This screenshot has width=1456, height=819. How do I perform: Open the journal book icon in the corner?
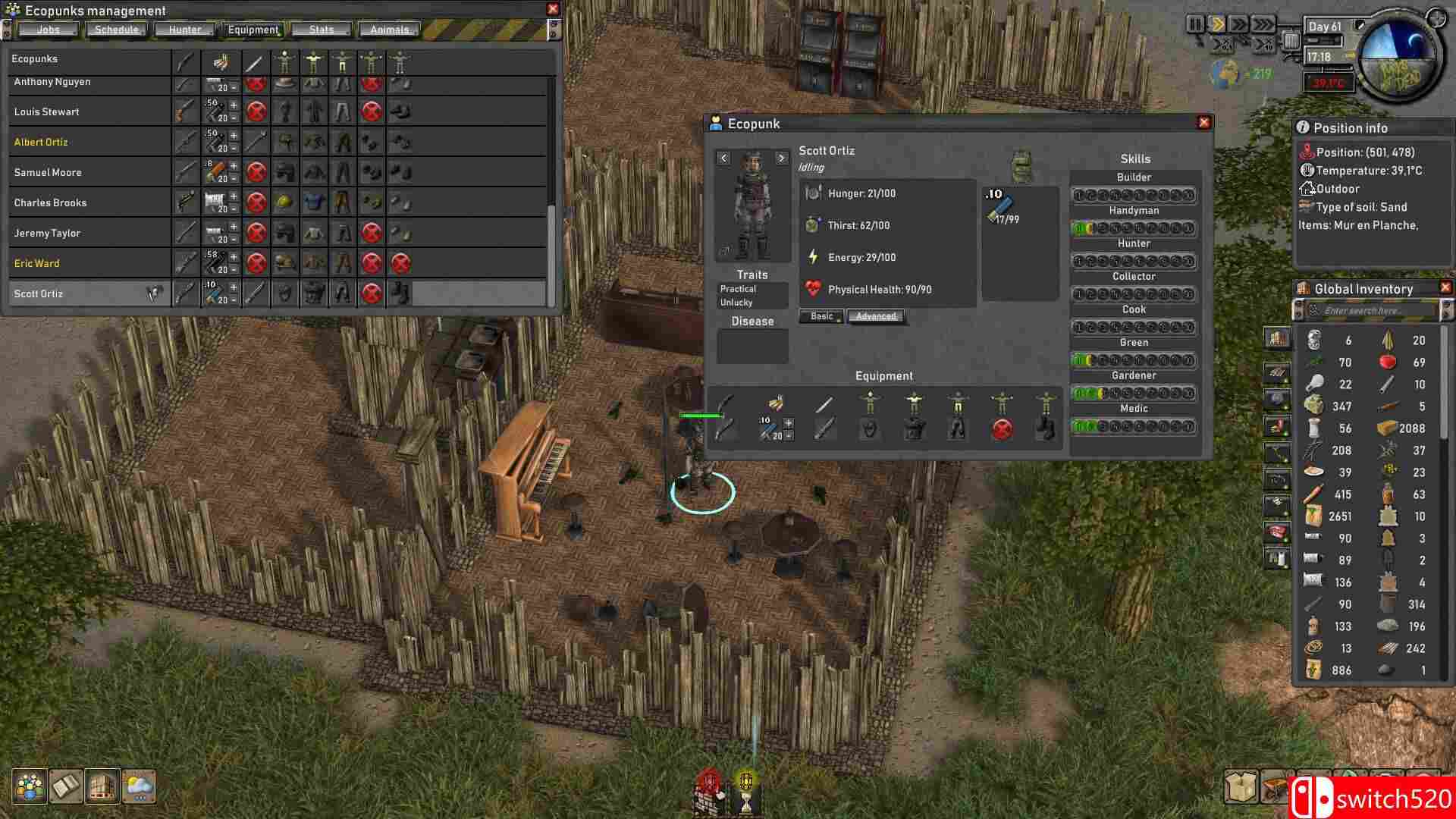click(x=67, y=787)
